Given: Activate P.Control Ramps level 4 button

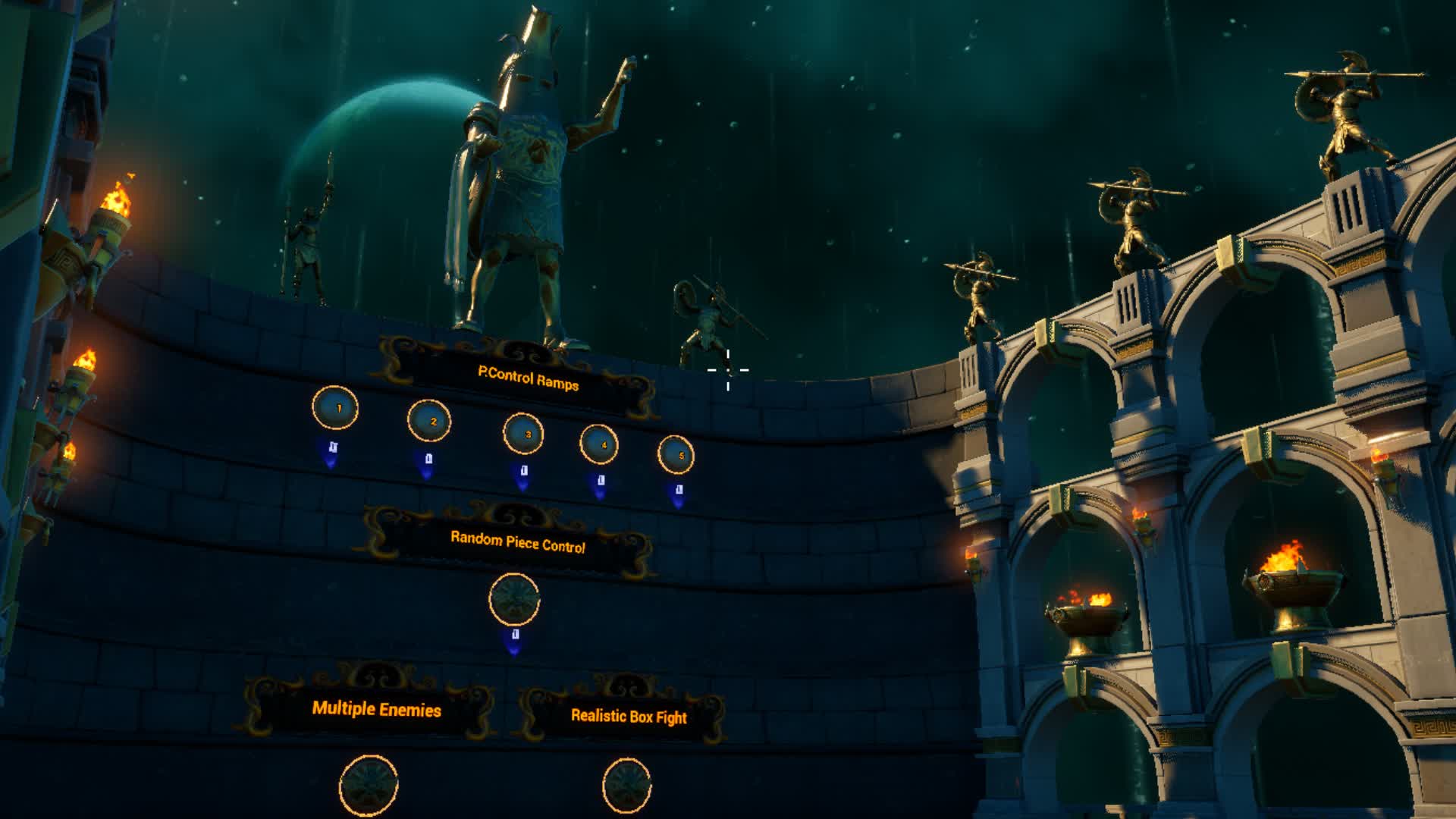Looking at the screenshot, I should click(x=599, y=444).
